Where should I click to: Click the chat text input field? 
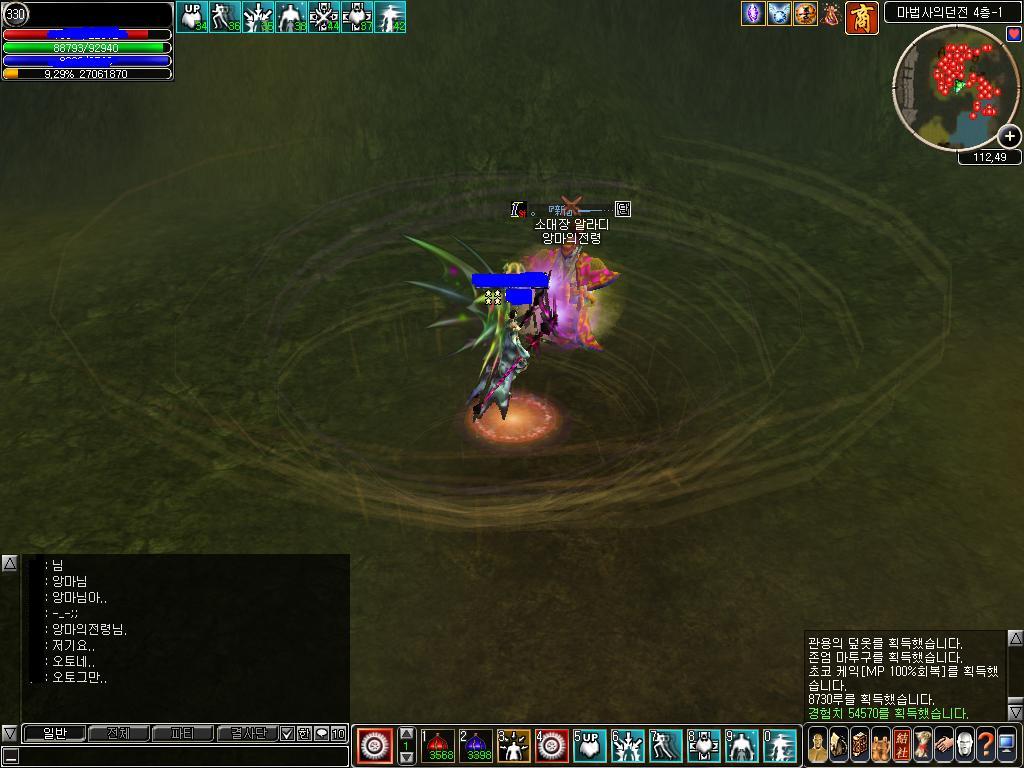pos(180,756)
